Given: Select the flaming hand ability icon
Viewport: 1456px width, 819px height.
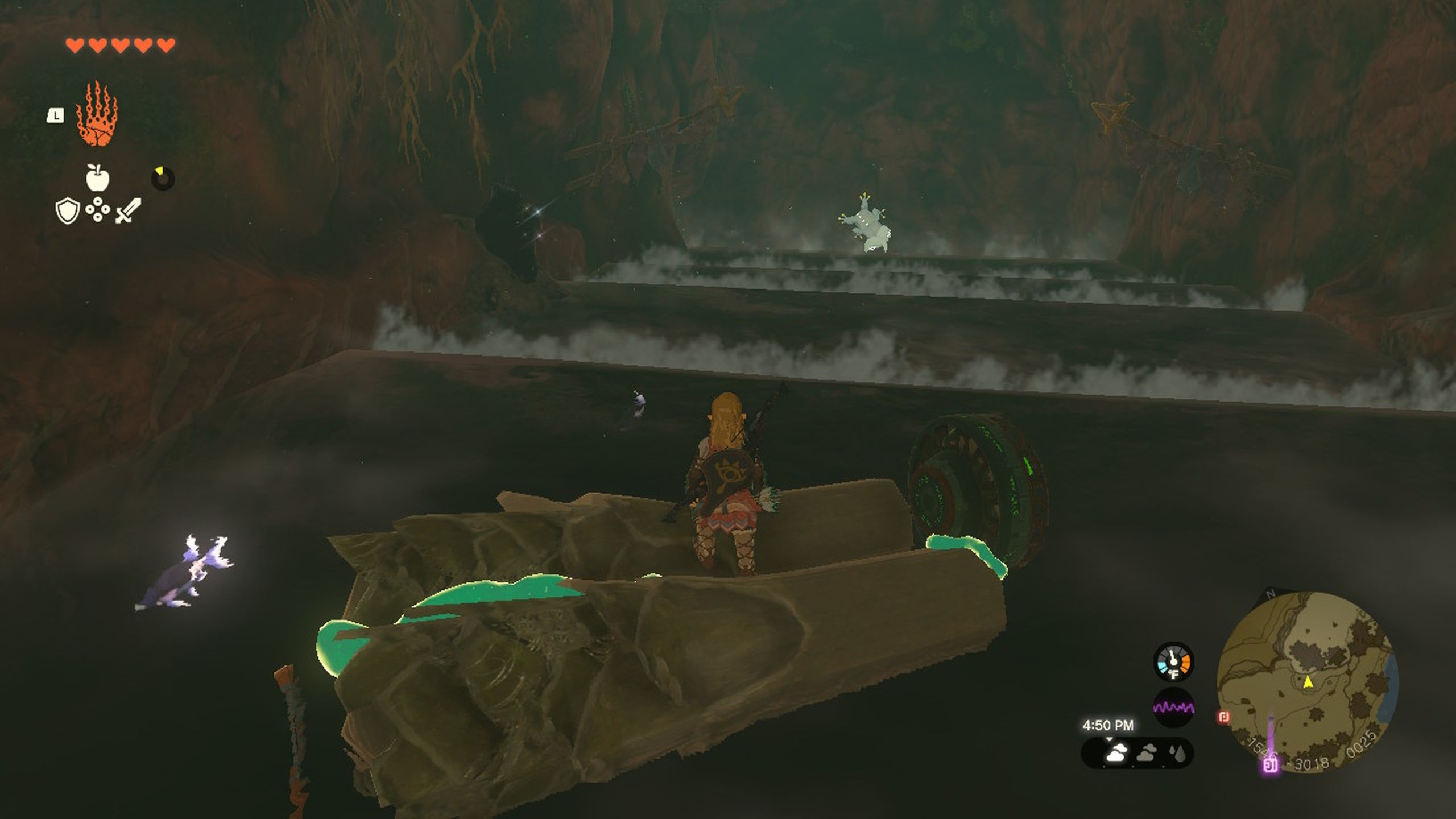Looking at the screenshot, I should (x=97, y=113).
